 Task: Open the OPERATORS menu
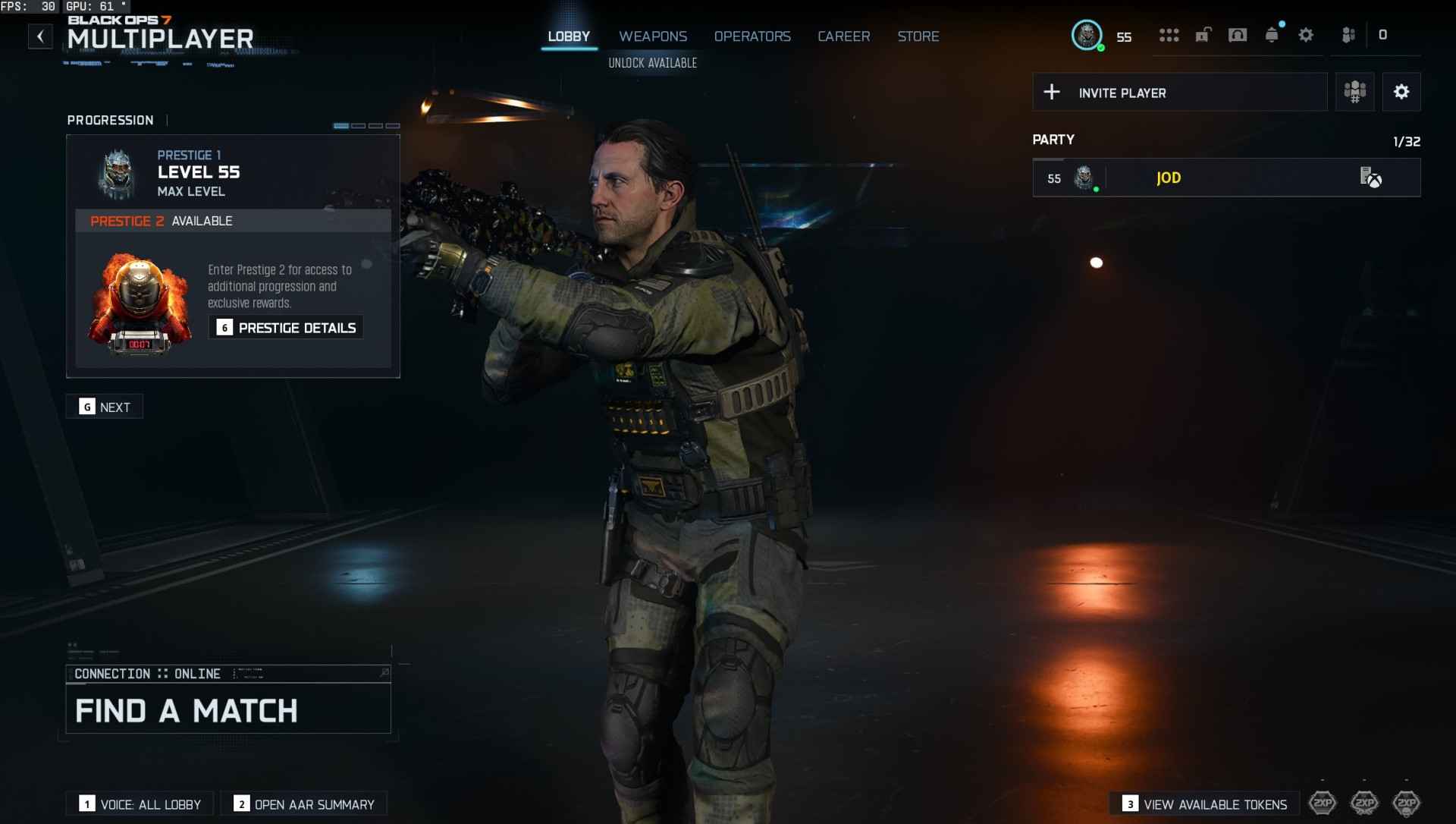[752, 36]
